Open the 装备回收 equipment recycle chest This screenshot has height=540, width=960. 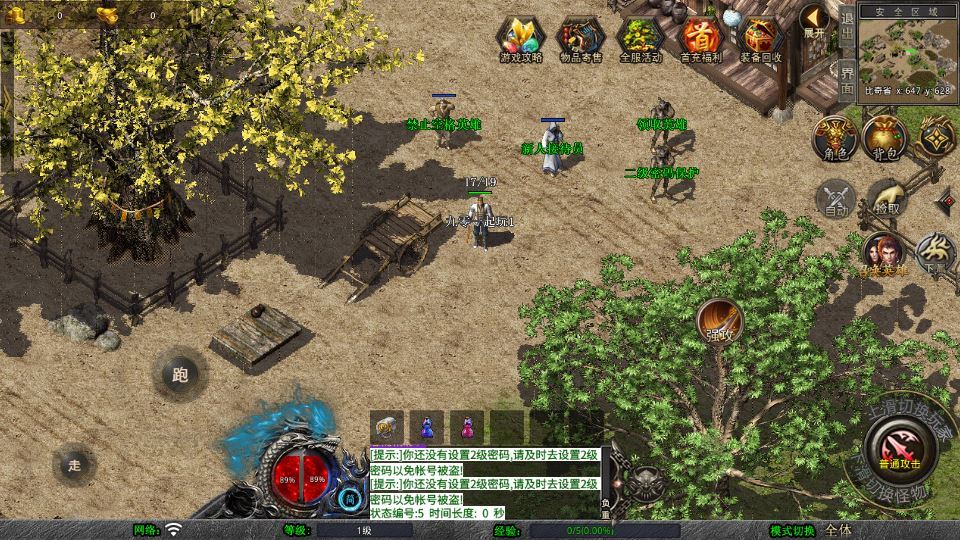tap(761, 38)
